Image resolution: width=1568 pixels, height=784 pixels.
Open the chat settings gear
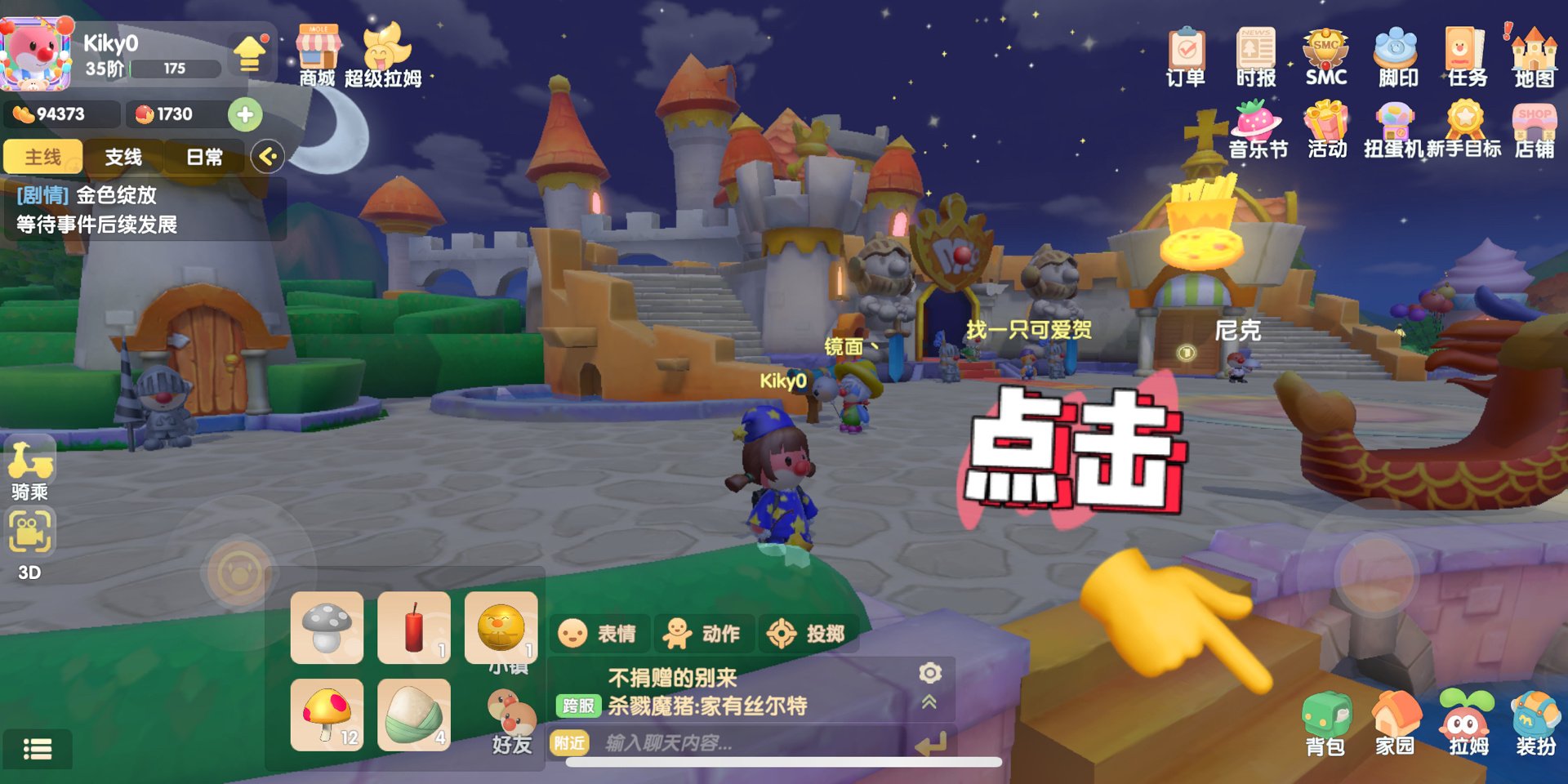[930, 672]
